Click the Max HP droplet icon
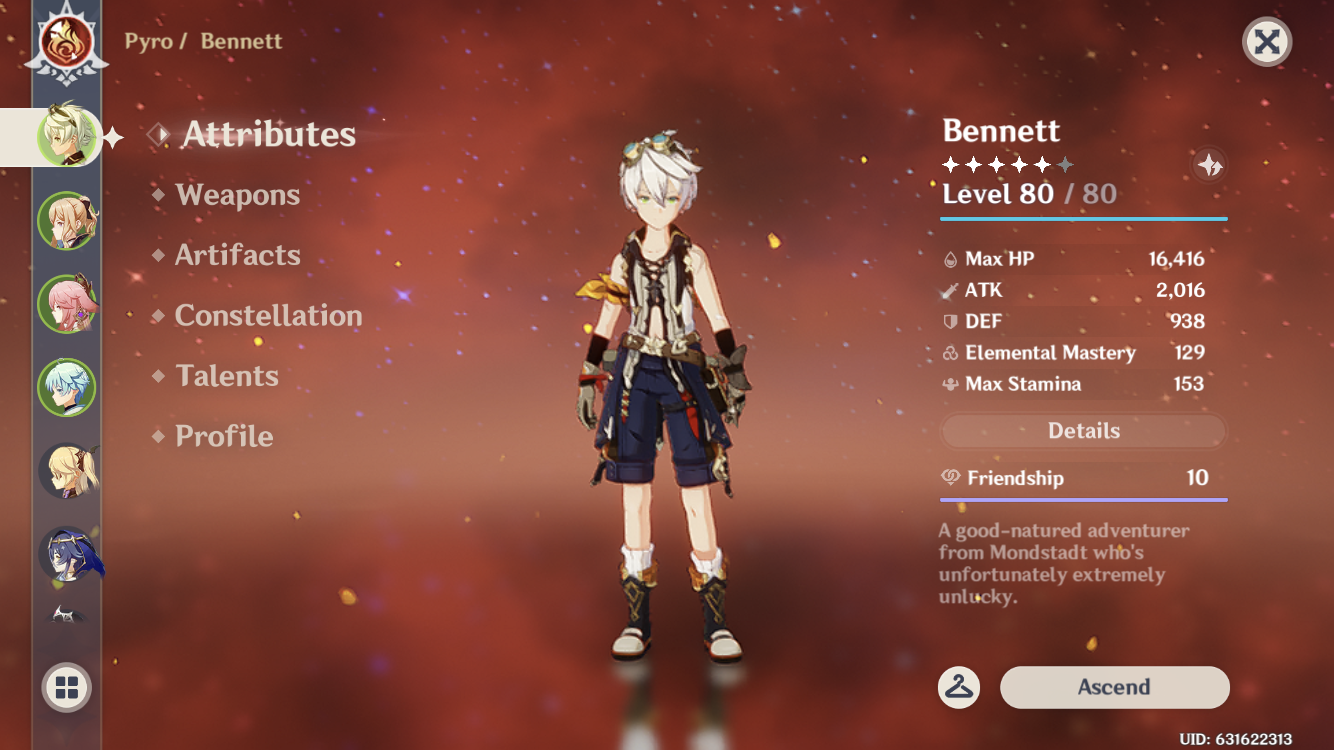Viewport: 1334px width, 750px height. click(951, 258)
